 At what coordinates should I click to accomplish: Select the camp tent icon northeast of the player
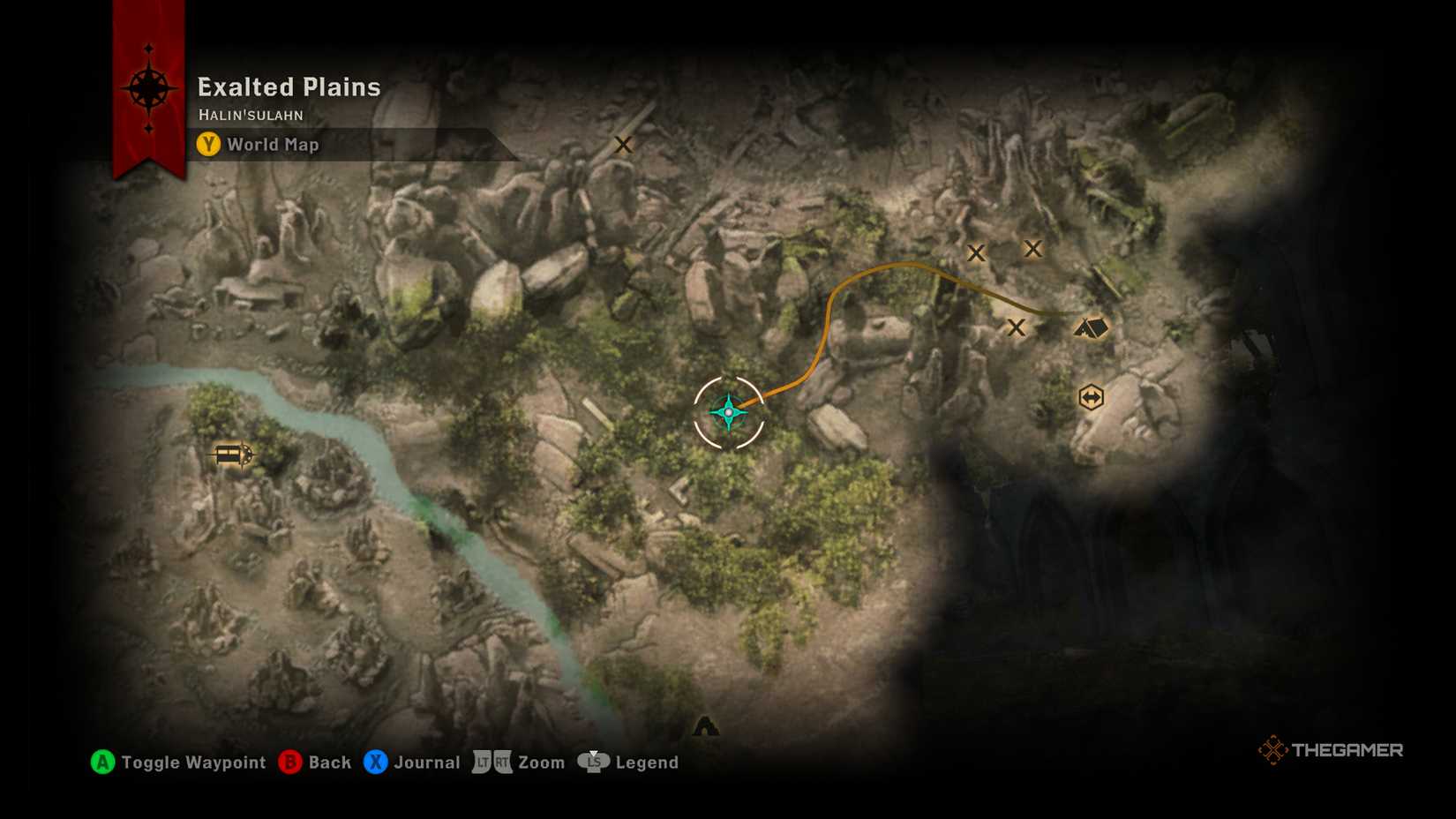[1091, 327]
